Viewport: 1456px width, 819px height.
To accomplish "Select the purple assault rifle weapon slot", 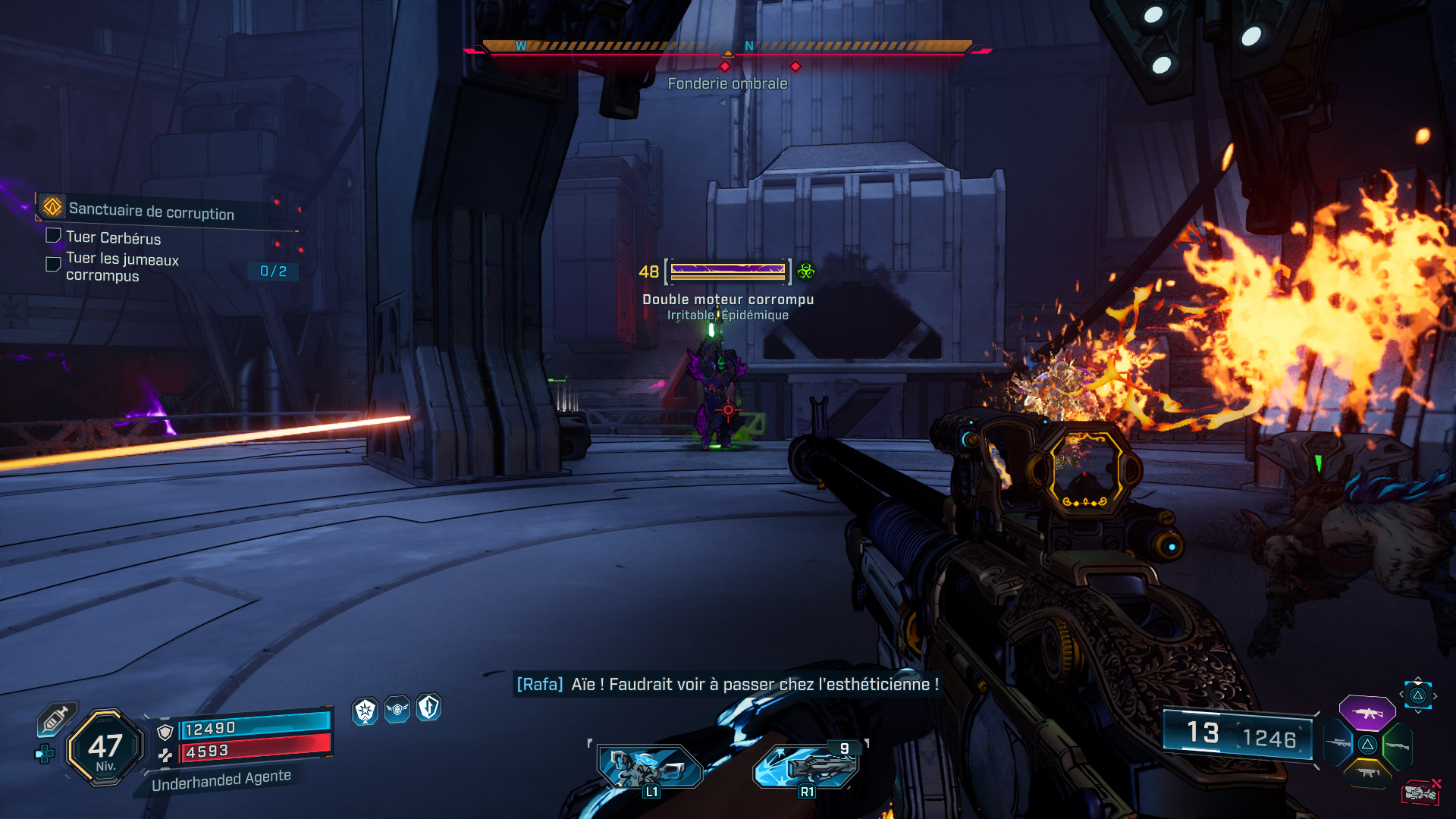I will pyautogui.click(x=1367, y=713).
